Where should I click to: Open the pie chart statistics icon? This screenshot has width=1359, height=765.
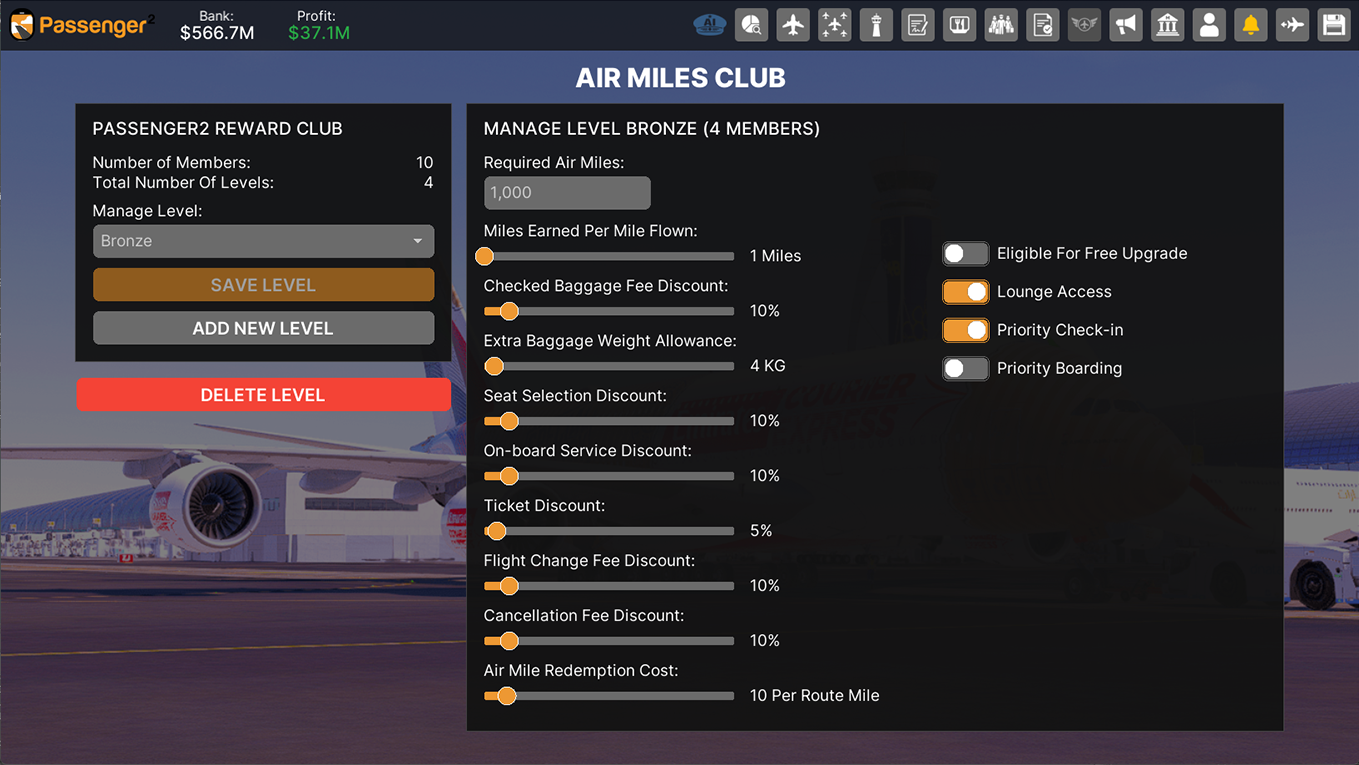pyautogui.click(x=751, y=25)
